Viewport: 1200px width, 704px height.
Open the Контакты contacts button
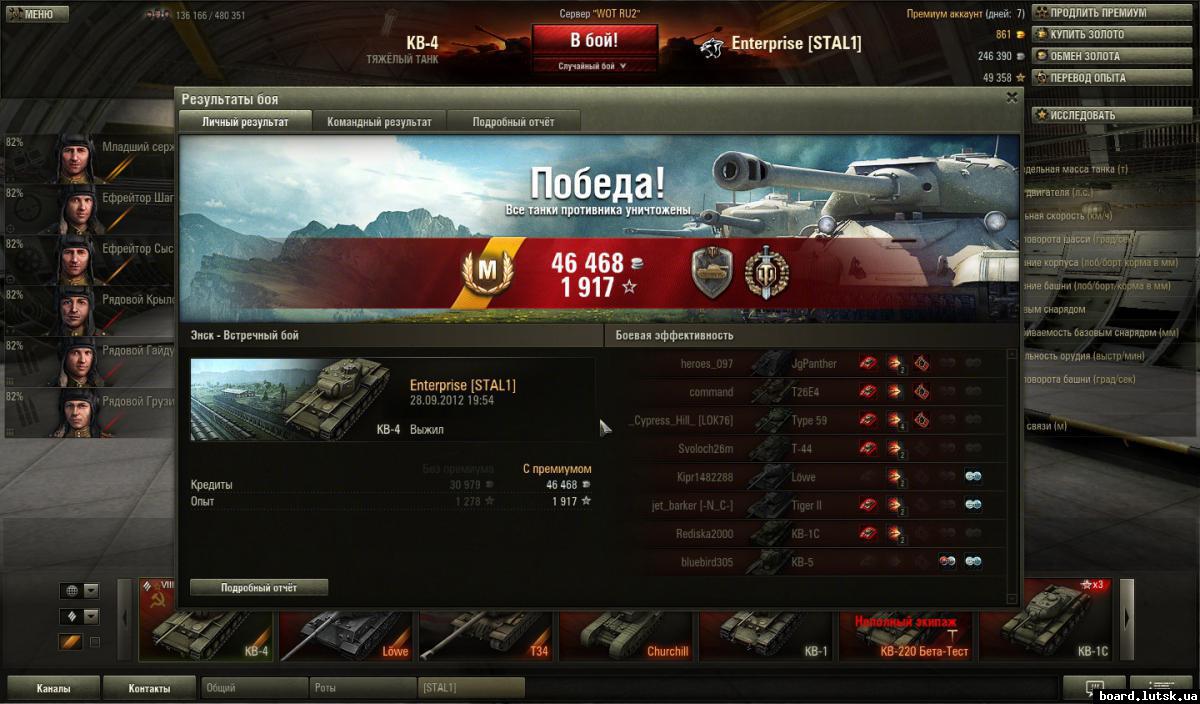click(148, 688)
